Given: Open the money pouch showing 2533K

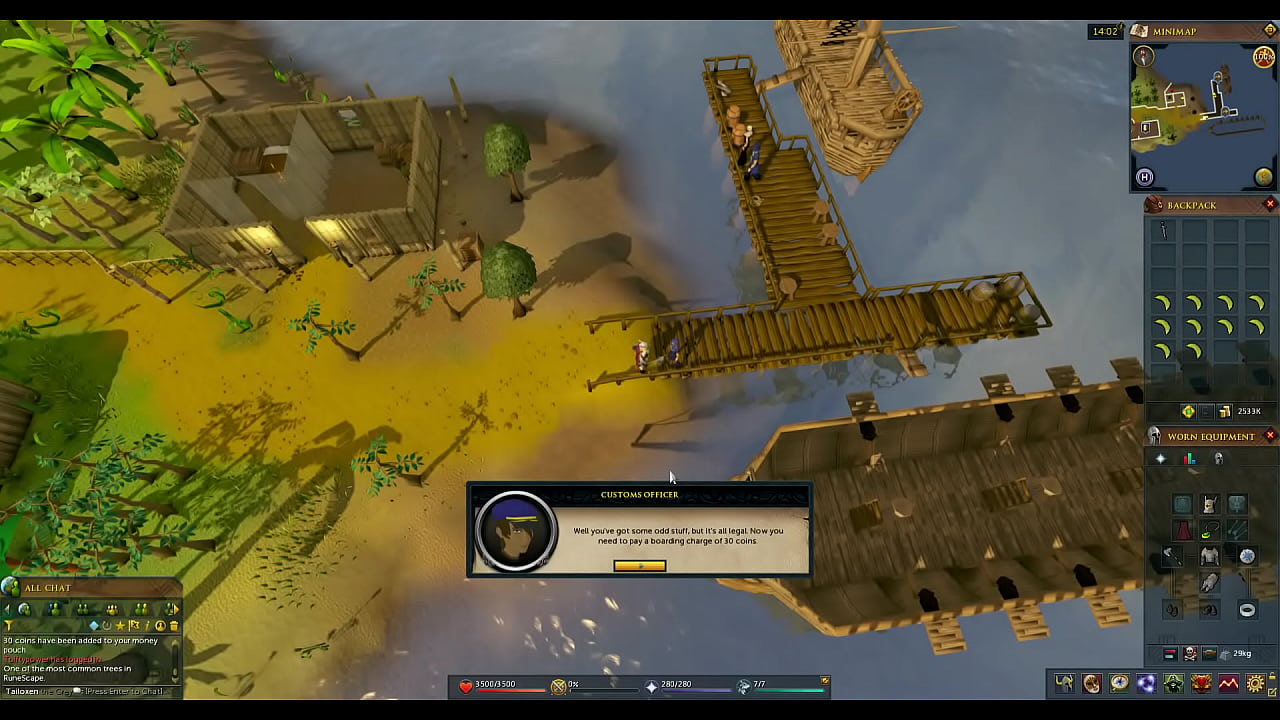Looking at the screenshot, I should pos(1238,411).
